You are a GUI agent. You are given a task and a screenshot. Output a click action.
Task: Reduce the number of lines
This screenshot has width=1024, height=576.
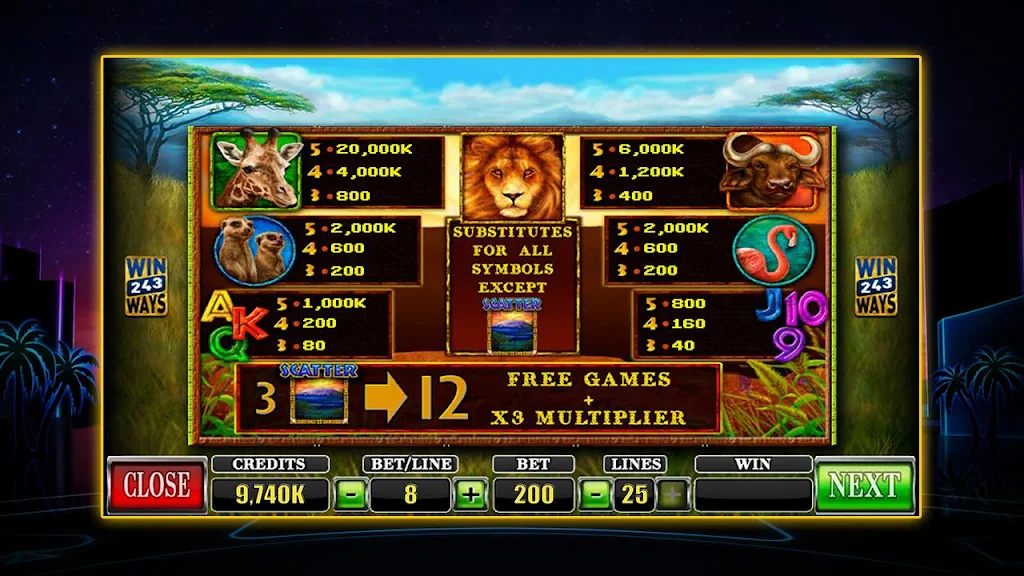click(x=594, y=493)
